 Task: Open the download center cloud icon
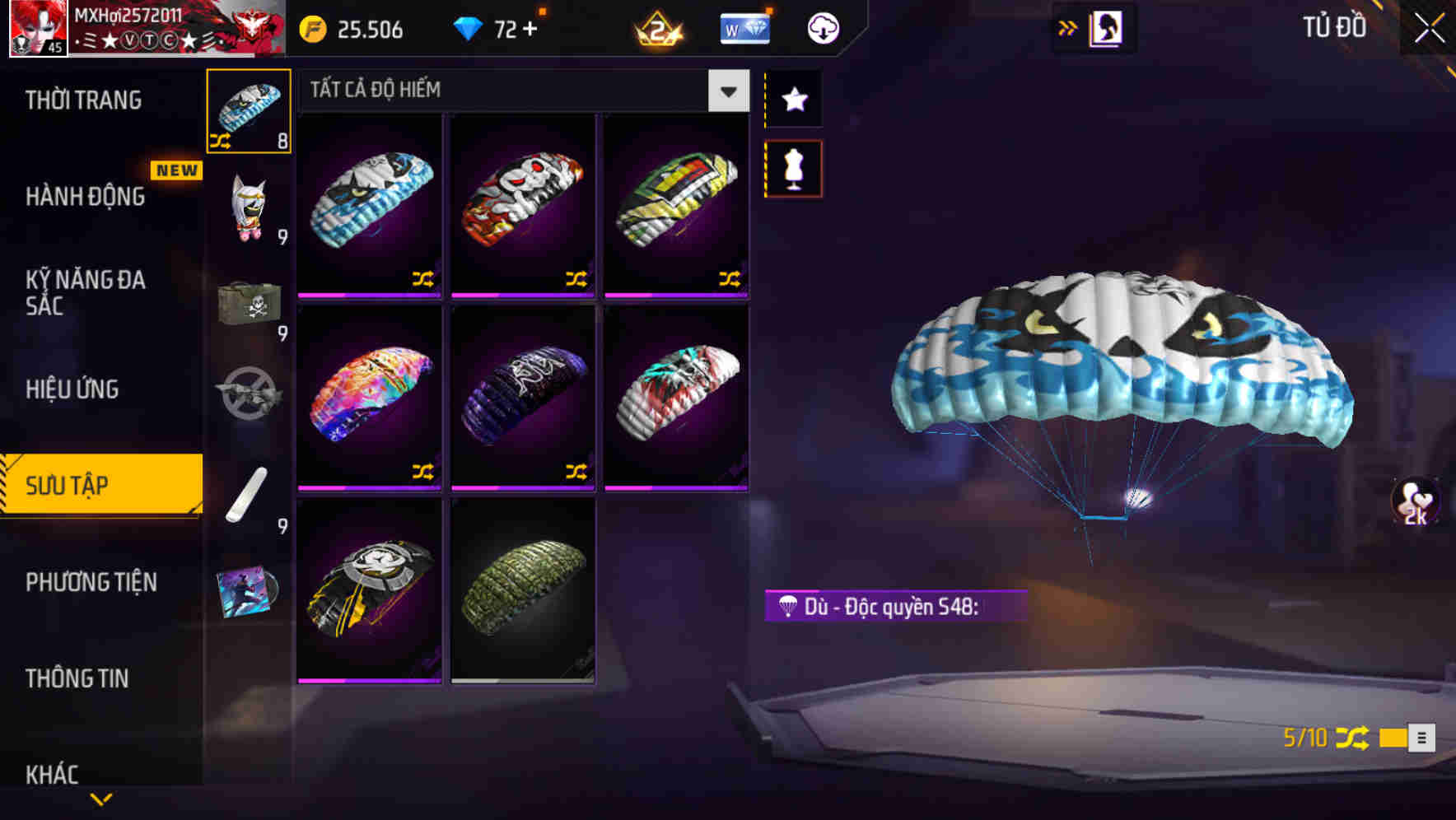click(x=821, y=27)
